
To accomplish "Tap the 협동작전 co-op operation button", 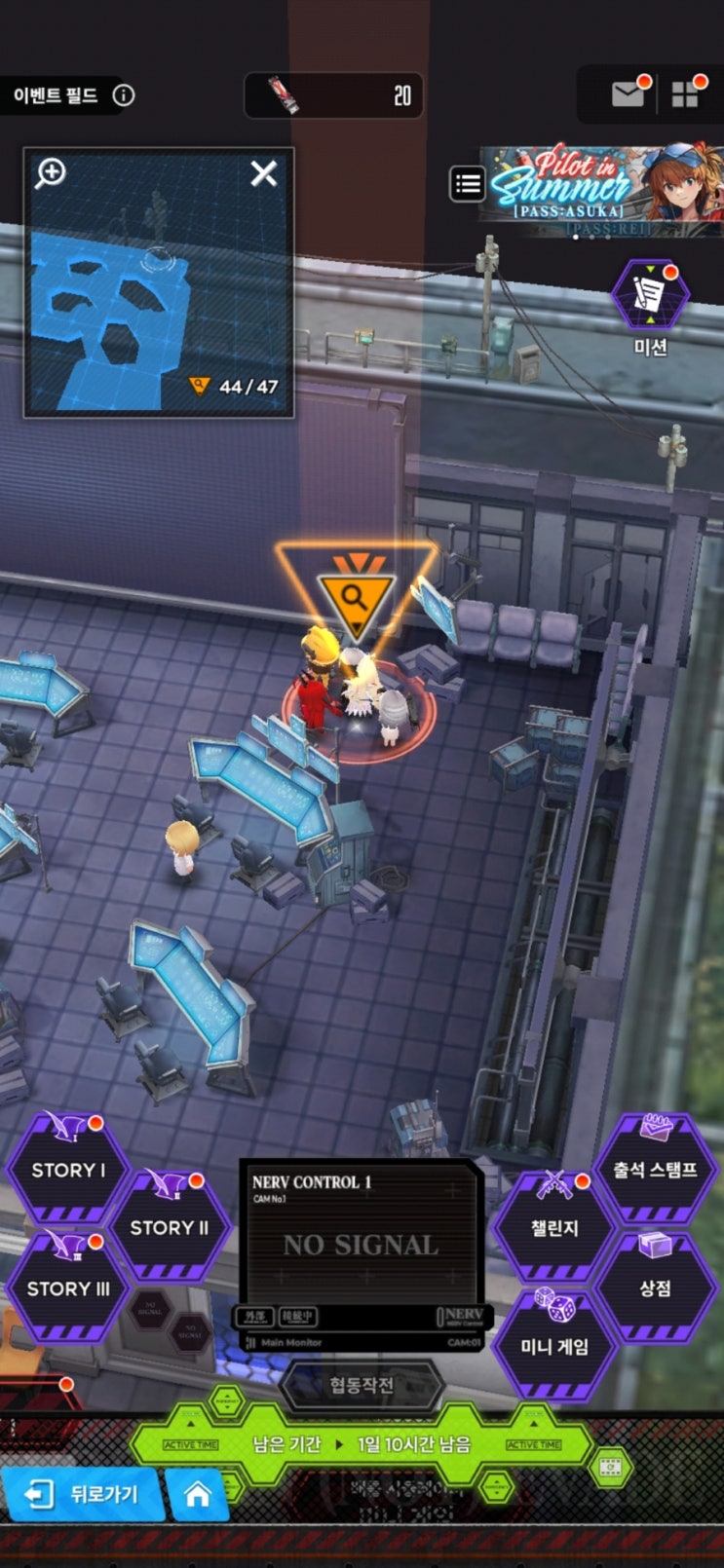I will coord(362,1385).
